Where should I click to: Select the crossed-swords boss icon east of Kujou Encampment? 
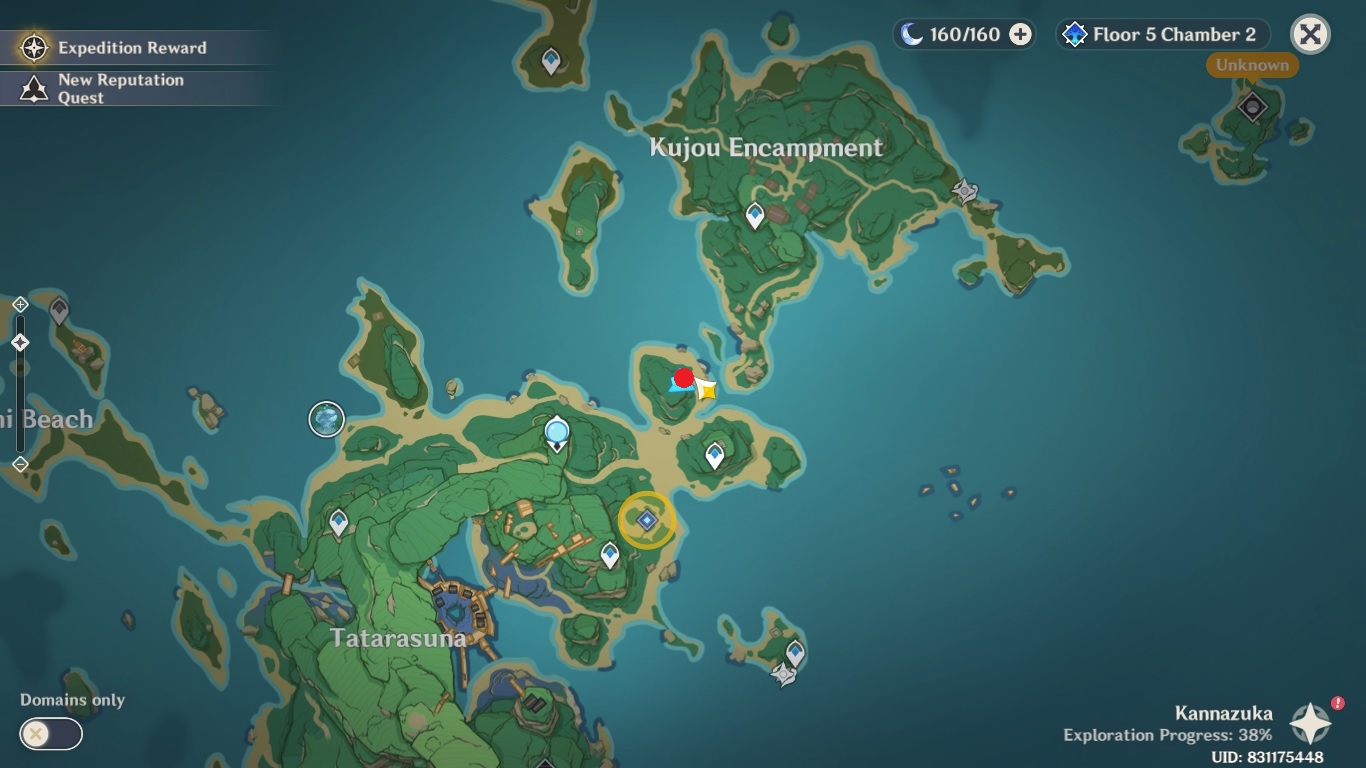click(x=963, y=191)
